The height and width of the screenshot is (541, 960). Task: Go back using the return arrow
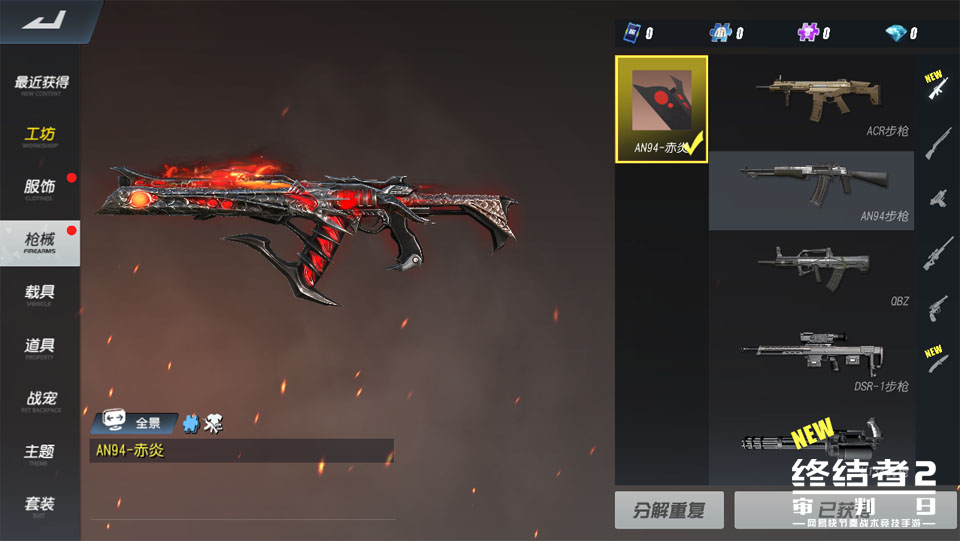pos(41,20)
